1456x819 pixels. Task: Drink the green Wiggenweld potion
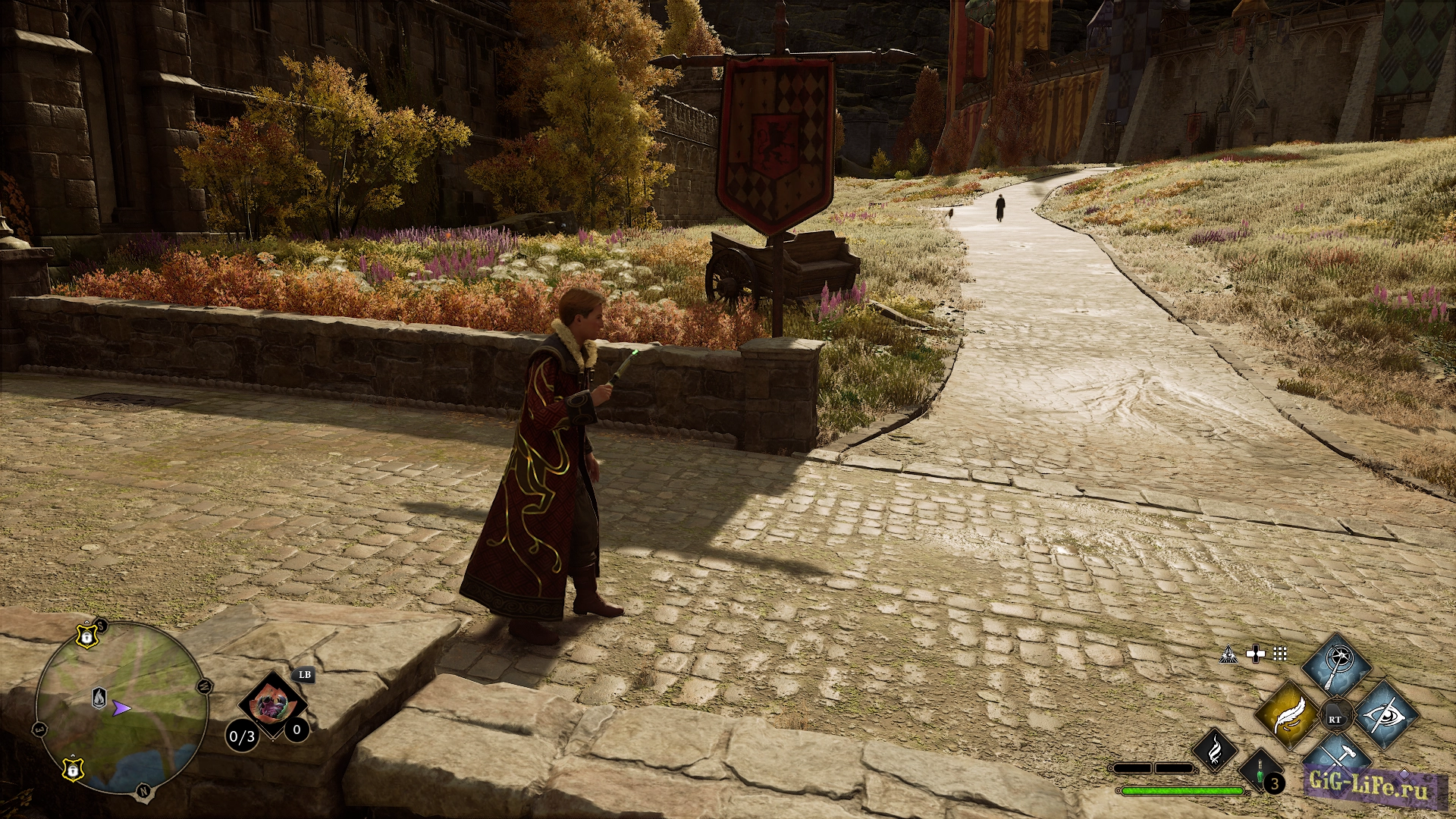click(x=1260, y=774)
